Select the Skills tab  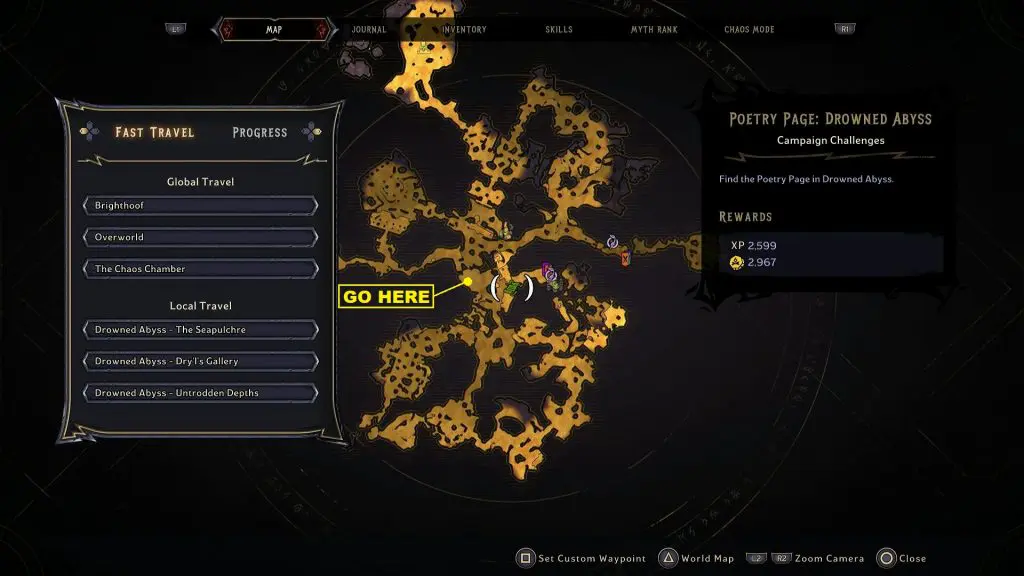coord(559,30)
